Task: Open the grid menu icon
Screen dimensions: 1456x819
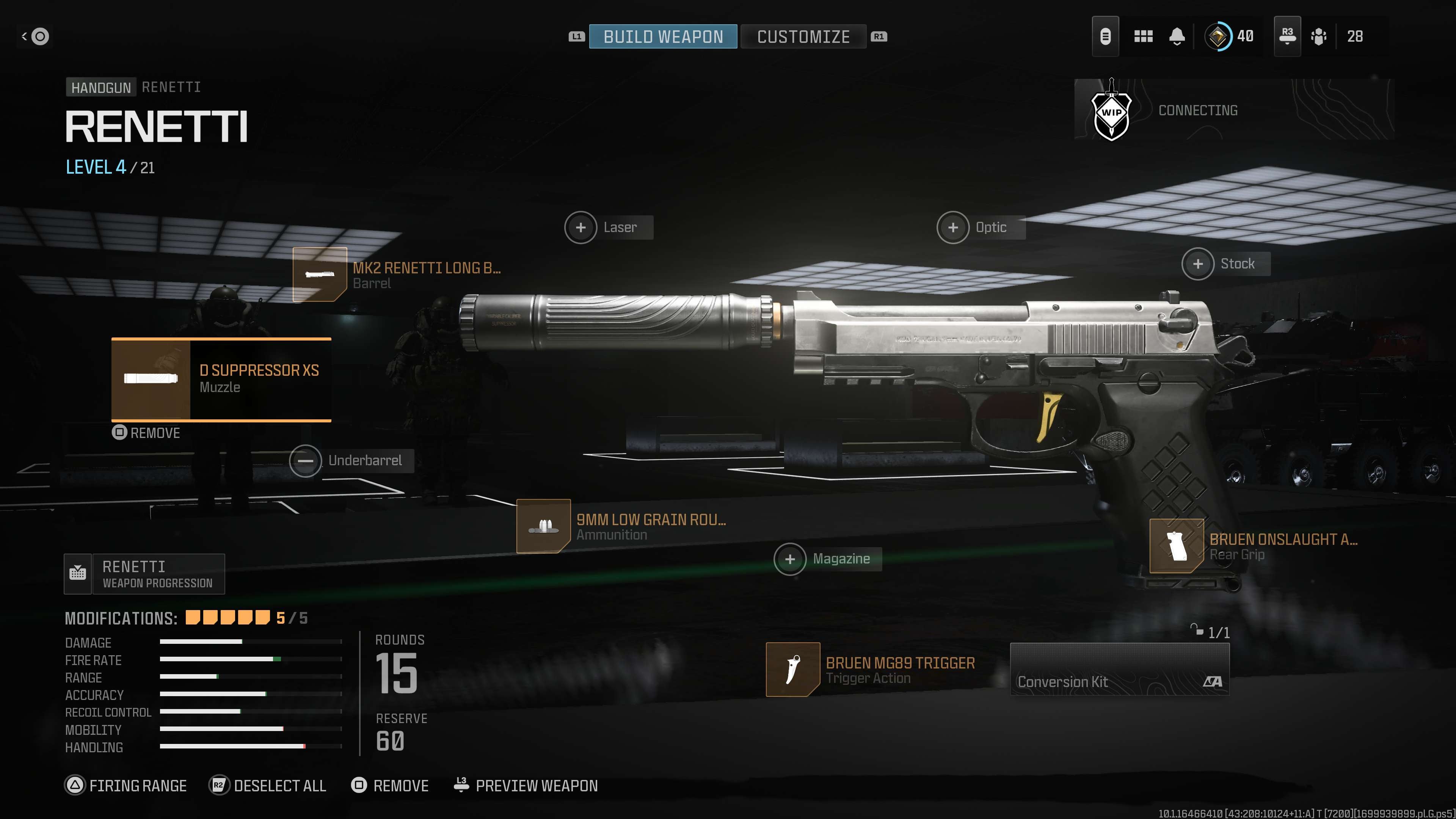Action: (x=1143, y=37)
